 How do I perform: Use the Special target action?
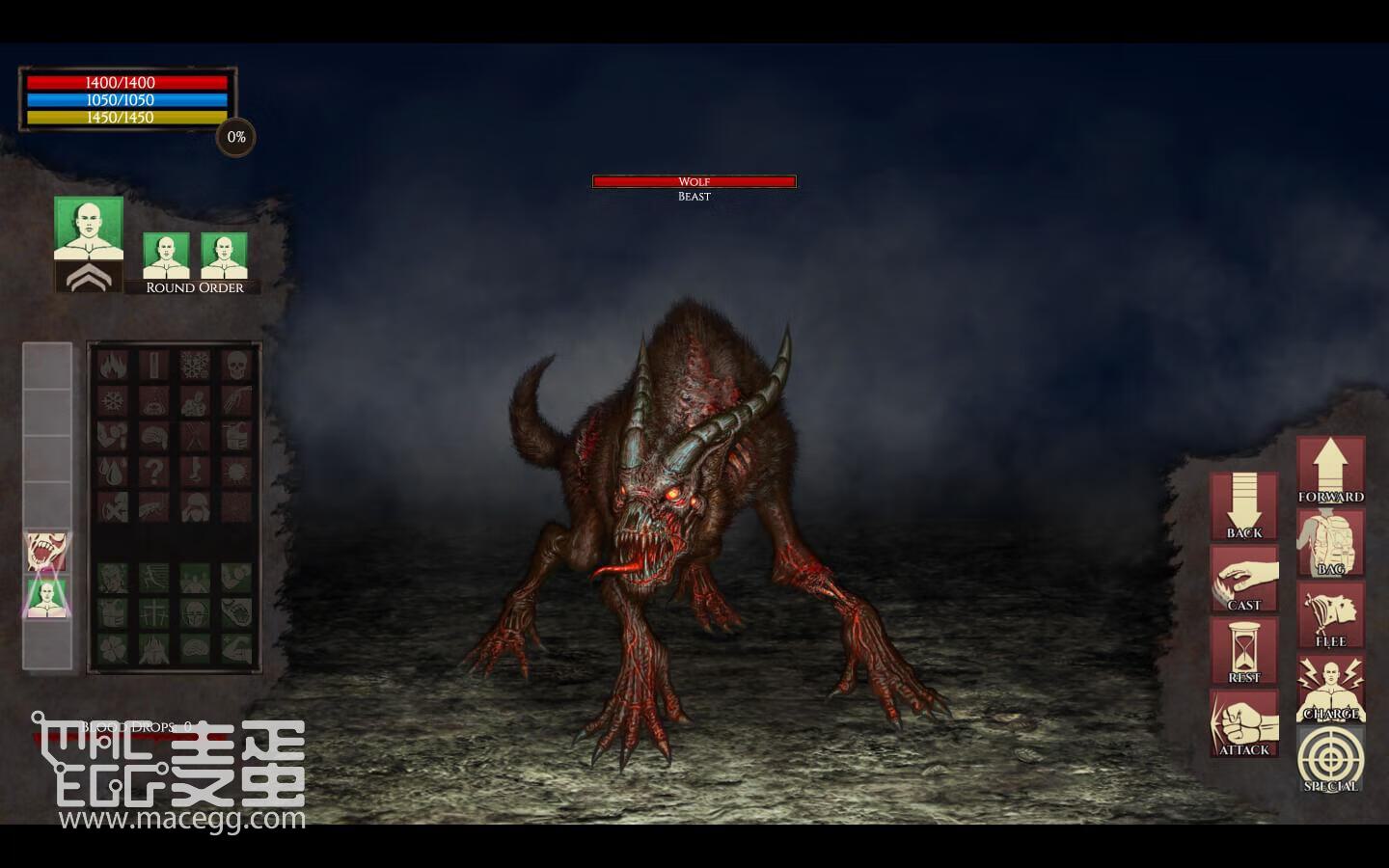pos(1330,759)
